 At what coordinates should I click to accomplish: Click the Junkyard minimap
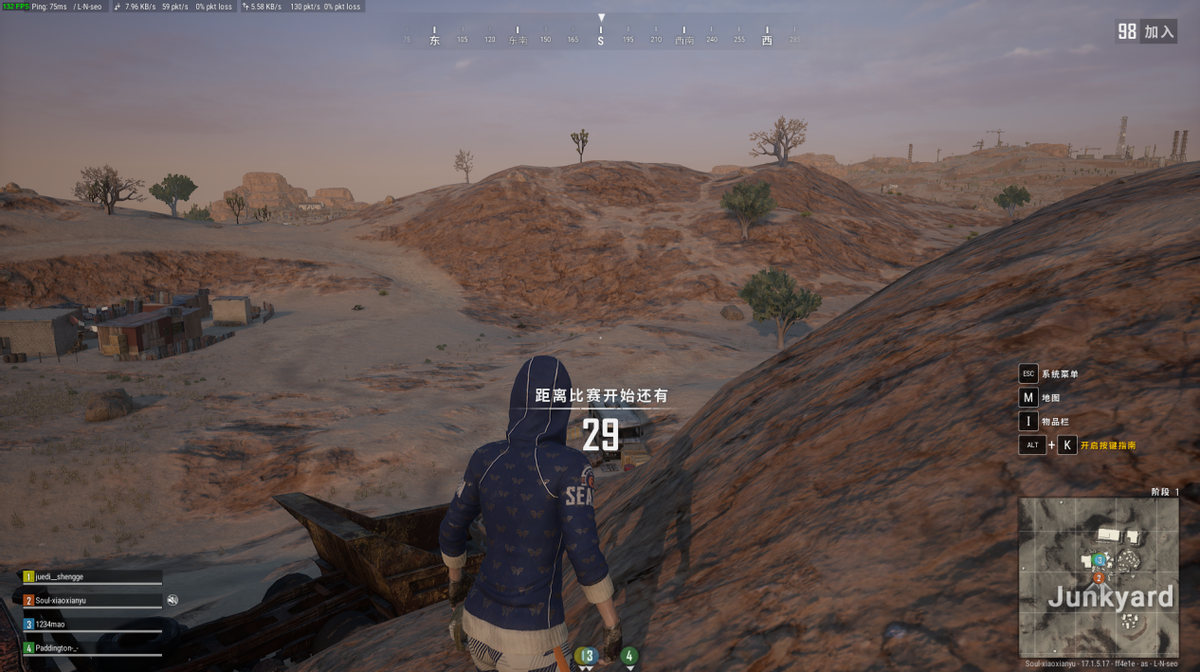1098,577
